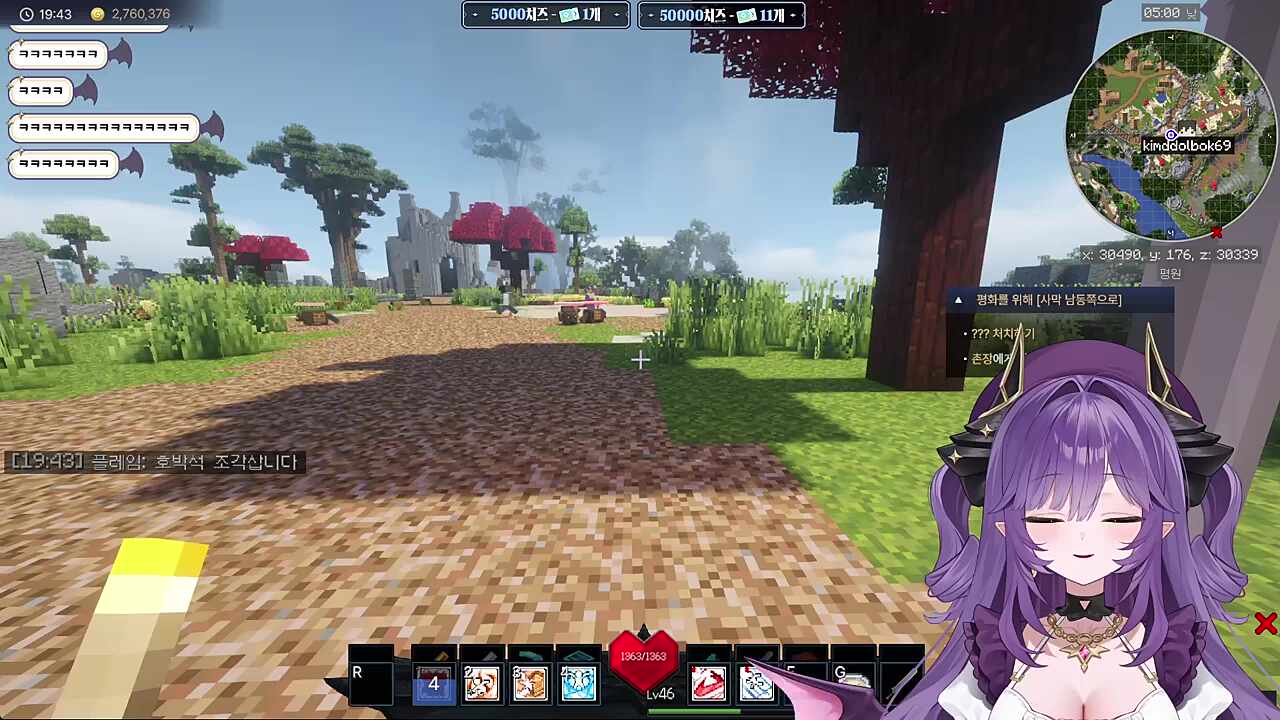The width and height of the screenshot is (1280, 720).
Task: Activate the treasure chest skill in slot 3
Action: click(529, 683)
